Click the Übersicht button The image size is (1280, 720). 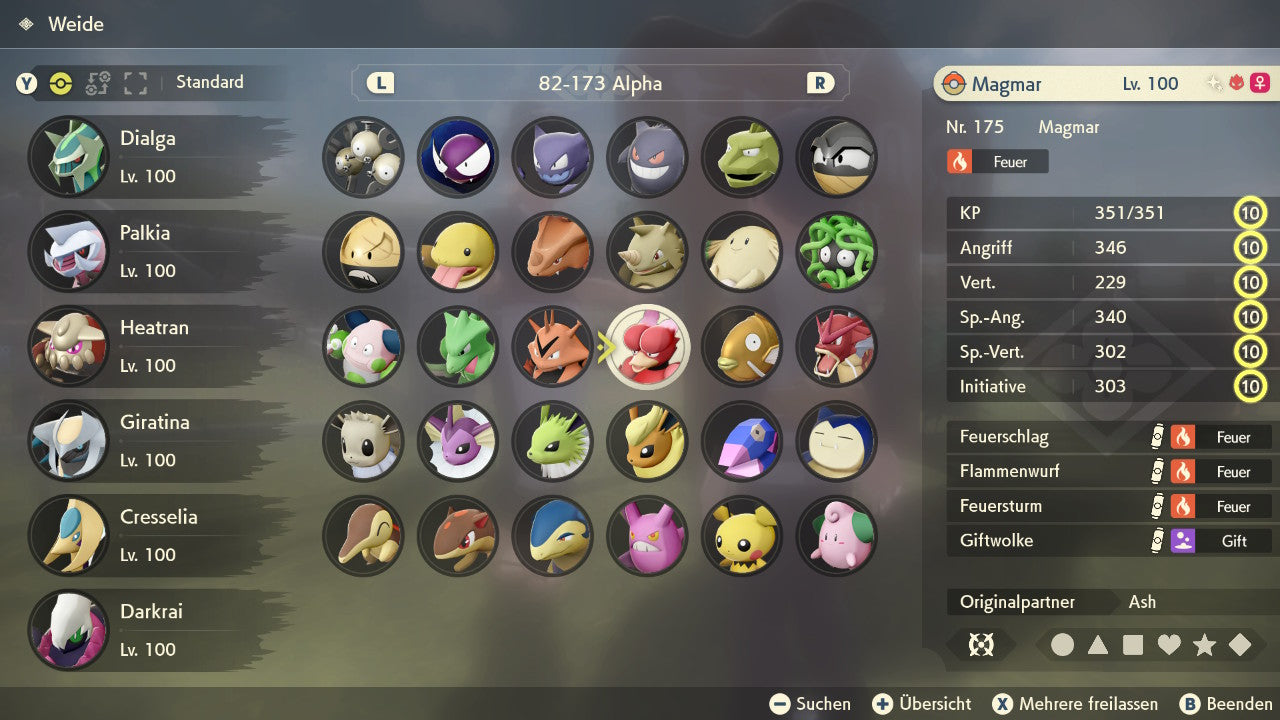pos(921,703)
